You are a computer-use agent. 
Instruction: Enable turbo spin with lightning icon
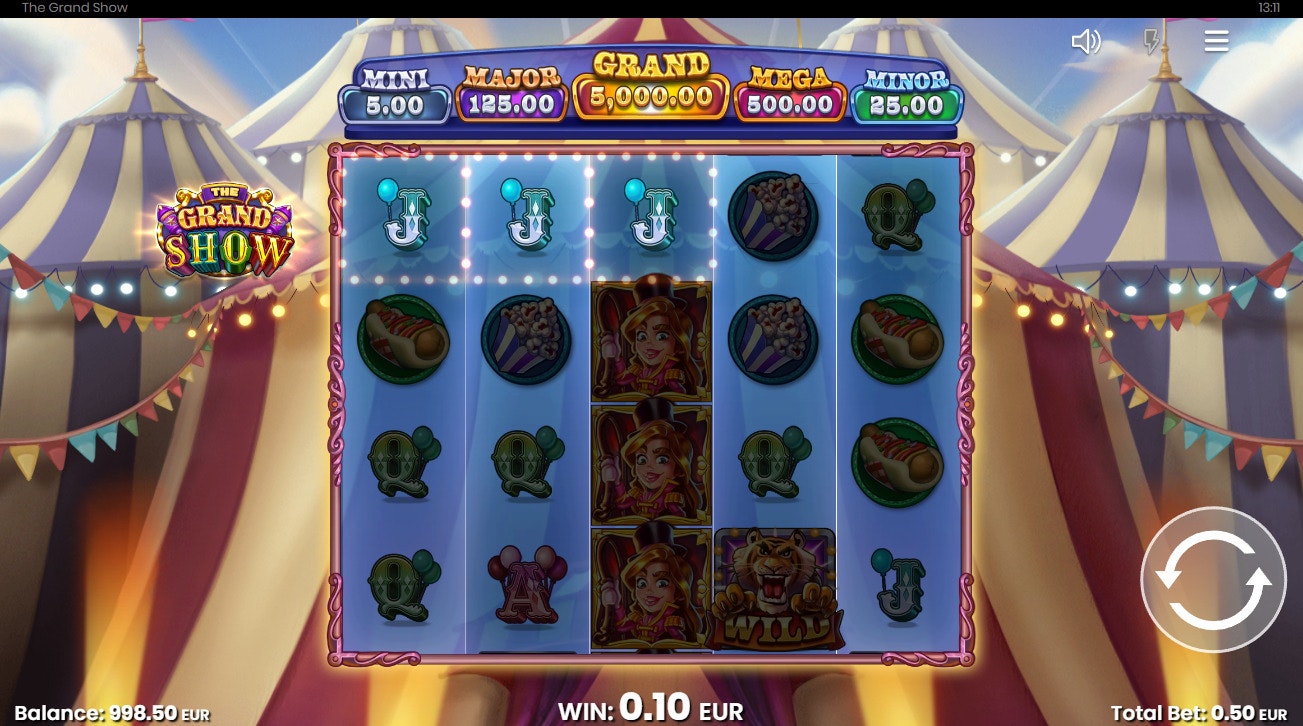coord(1152,41)
